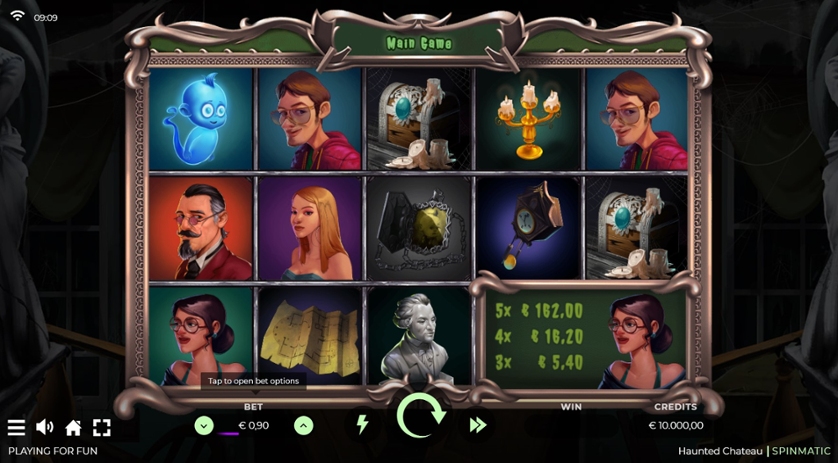Toggle the sound speaker icon
This screenshot has width=838, height=463.
coord(45,427)
